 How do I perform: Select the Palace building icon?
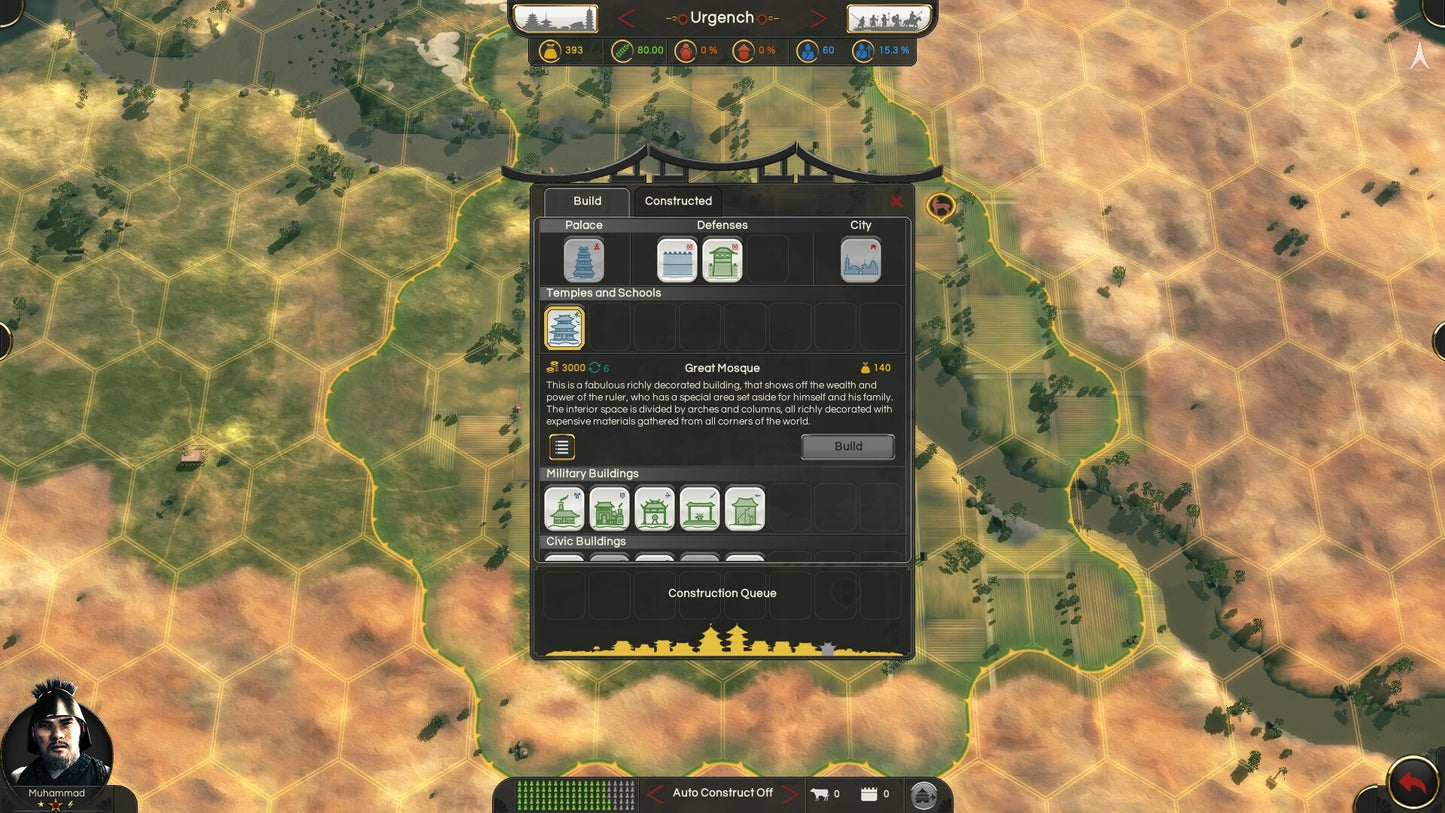click(x=583, y=259)
